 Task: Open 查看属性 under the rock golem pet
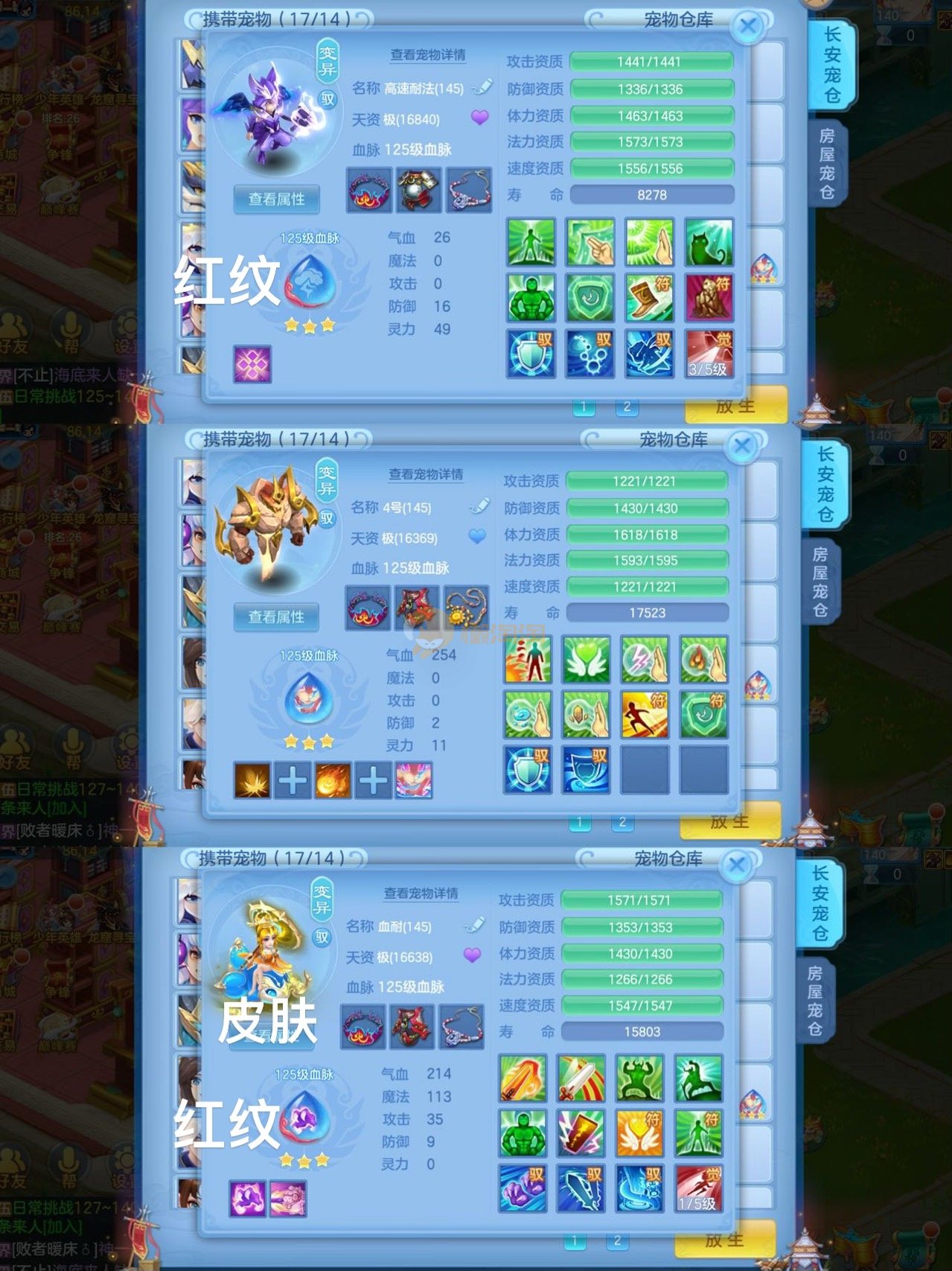[x=276, y=617]
